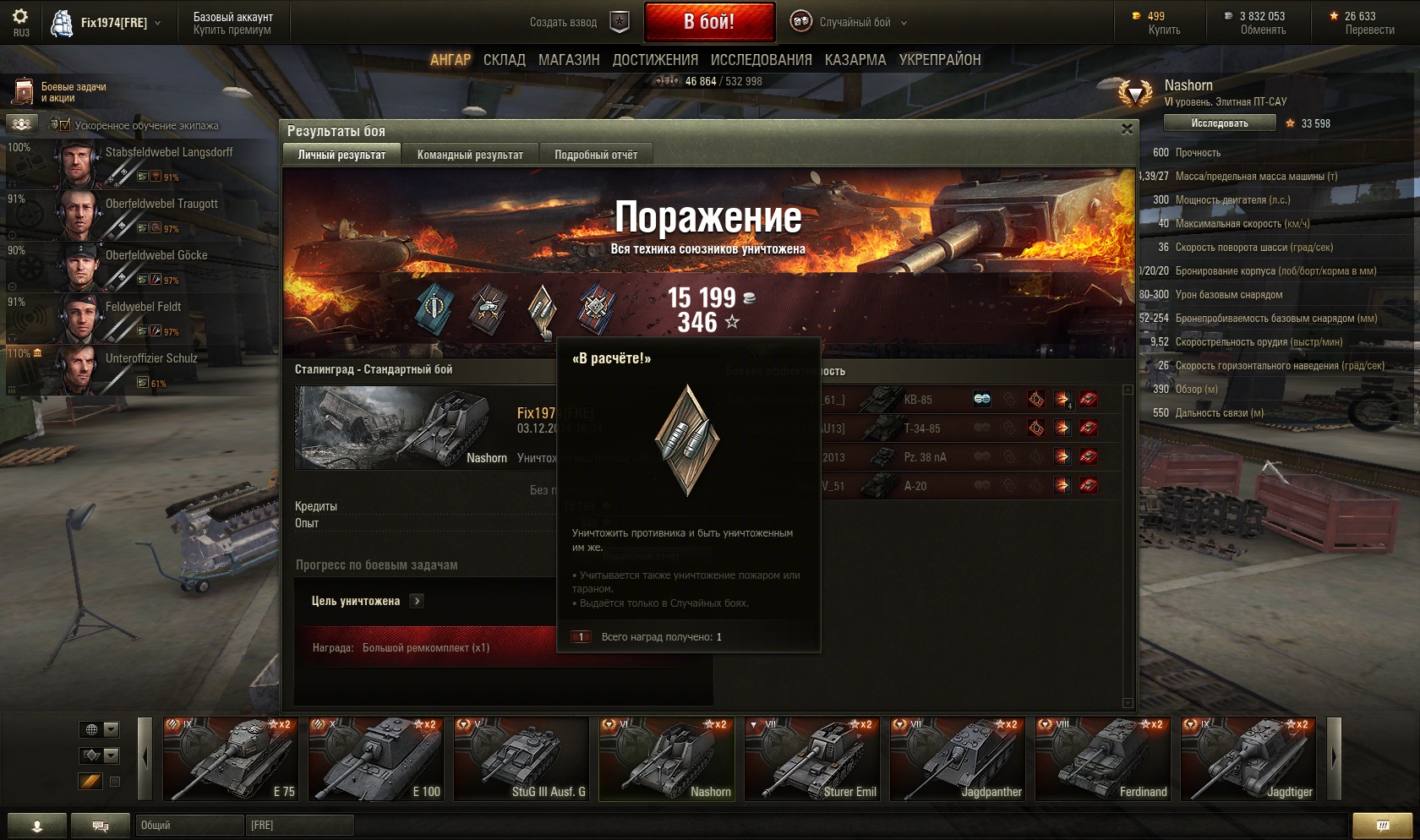
Task: Open the СКЛАД depot menu
Action: tap(504, 60)
